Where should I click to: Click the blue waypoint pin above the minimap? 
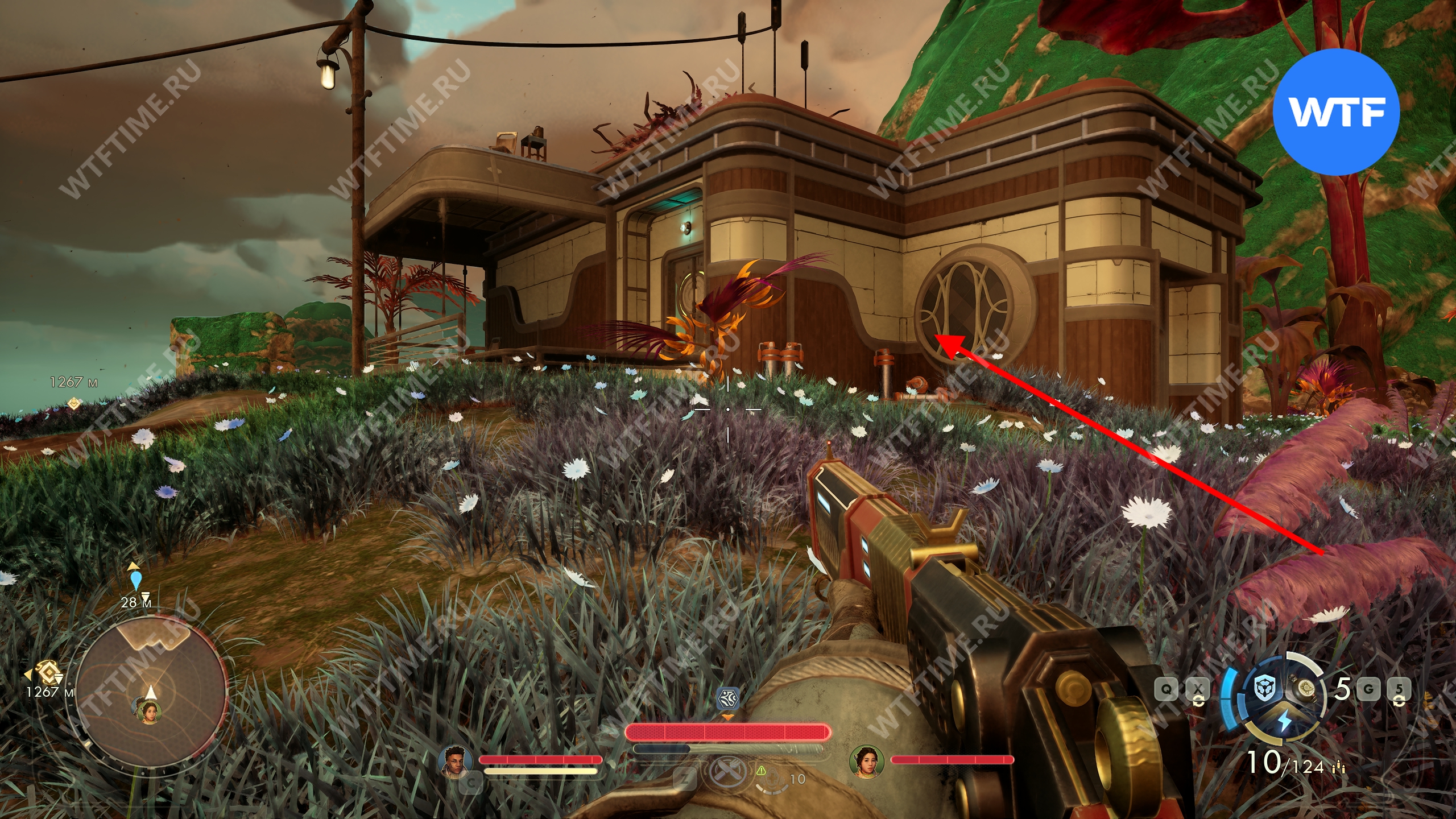tap(135, 580)
